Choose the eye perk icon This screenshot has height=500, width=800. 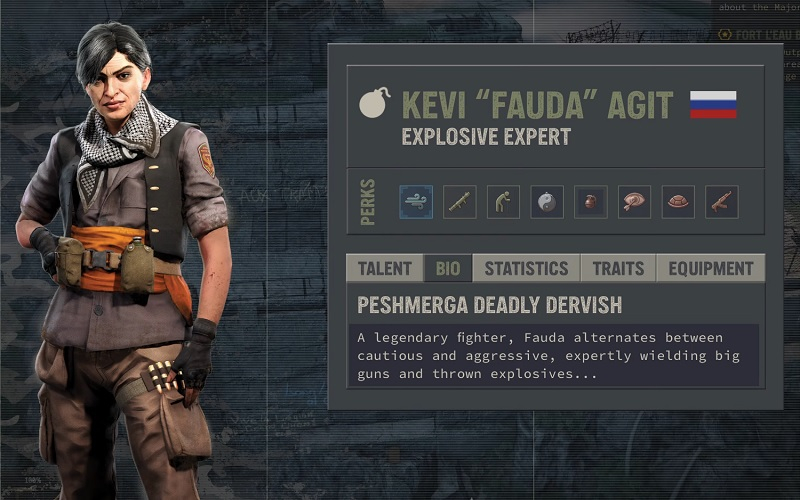pos(634,202)
